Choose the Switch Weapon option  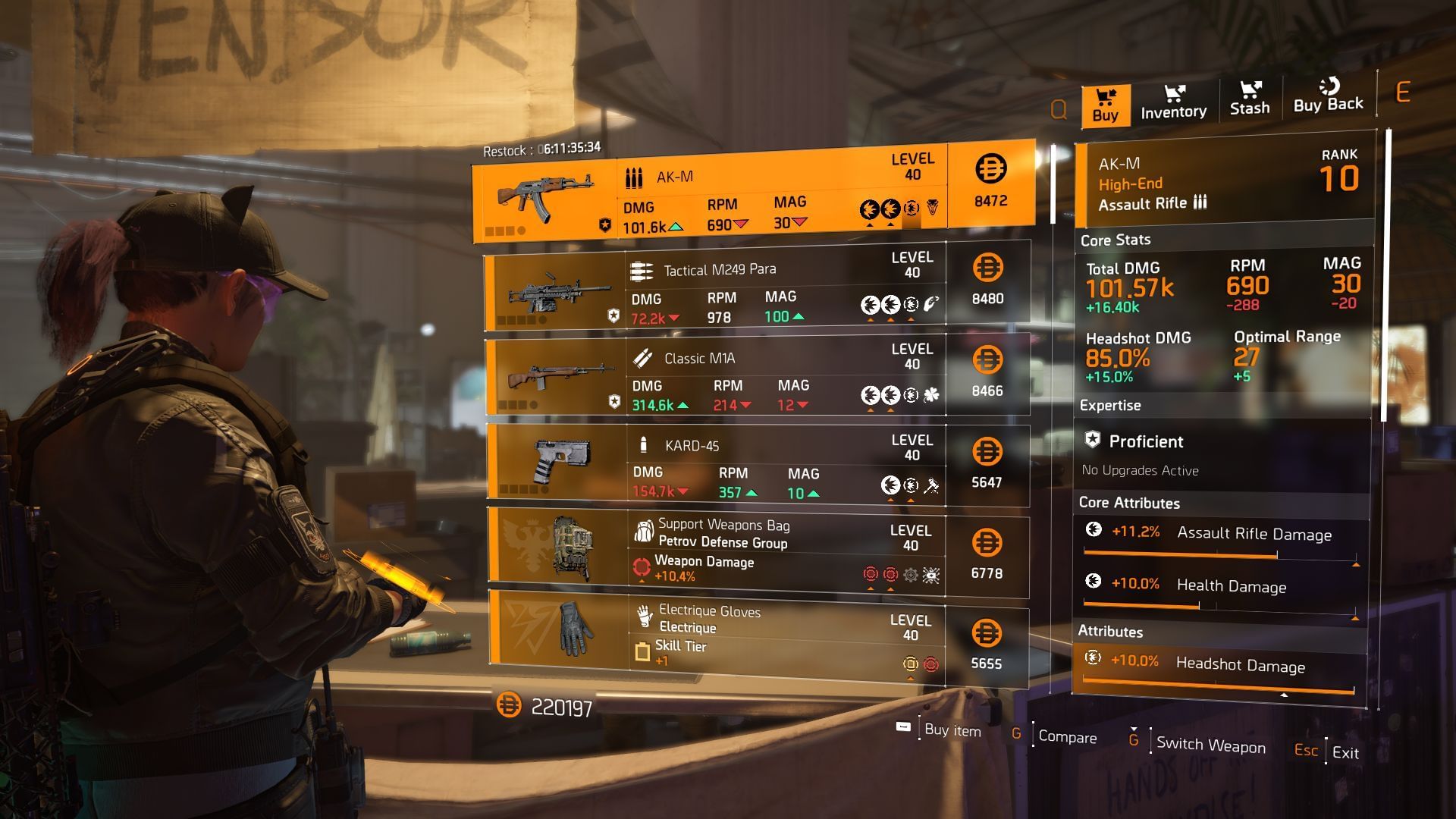(x=1210, y=745)
